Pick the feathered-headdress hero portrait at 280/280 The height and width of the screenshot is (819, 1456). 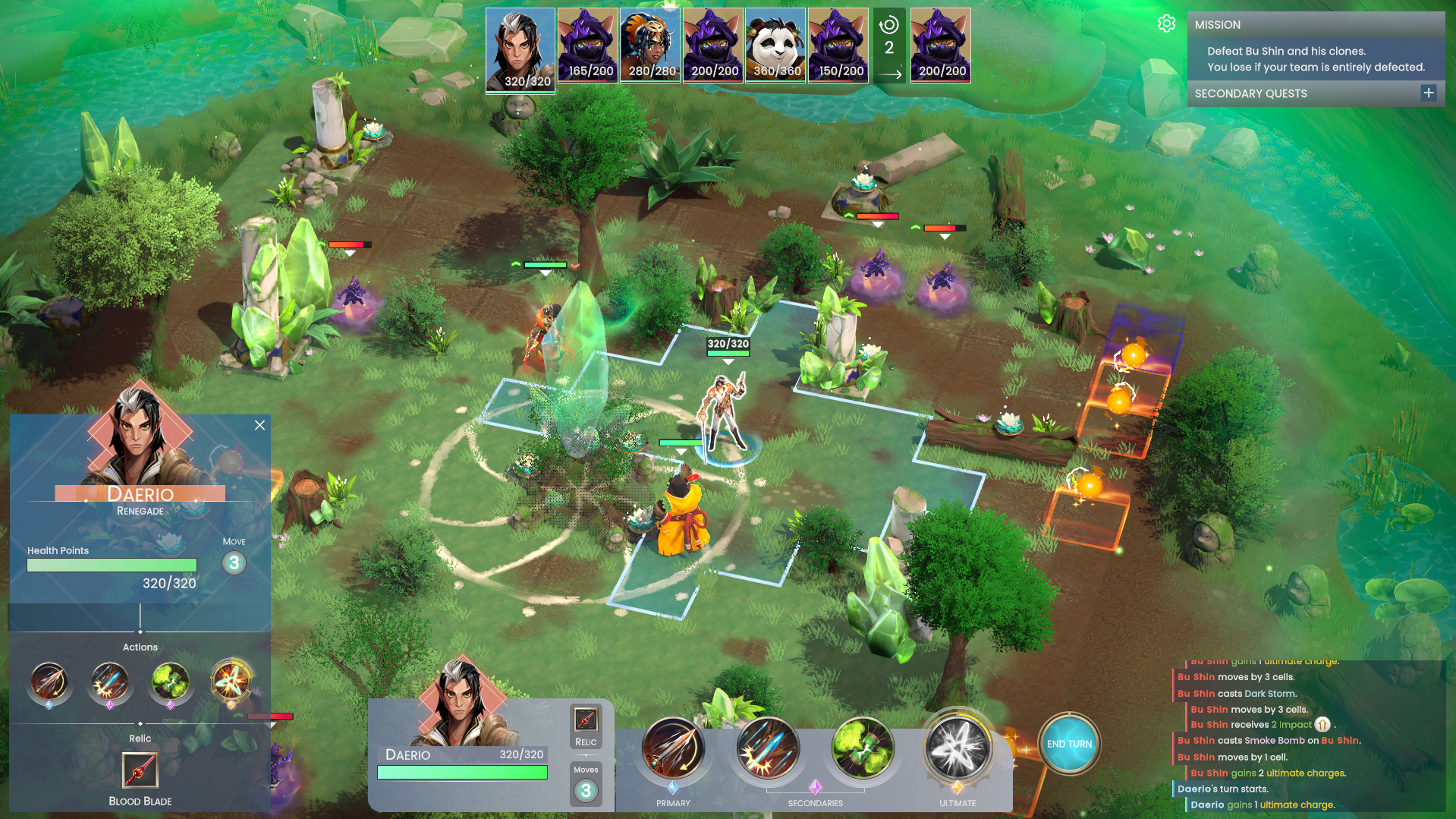pyautogui.click(x=650, y=45)
